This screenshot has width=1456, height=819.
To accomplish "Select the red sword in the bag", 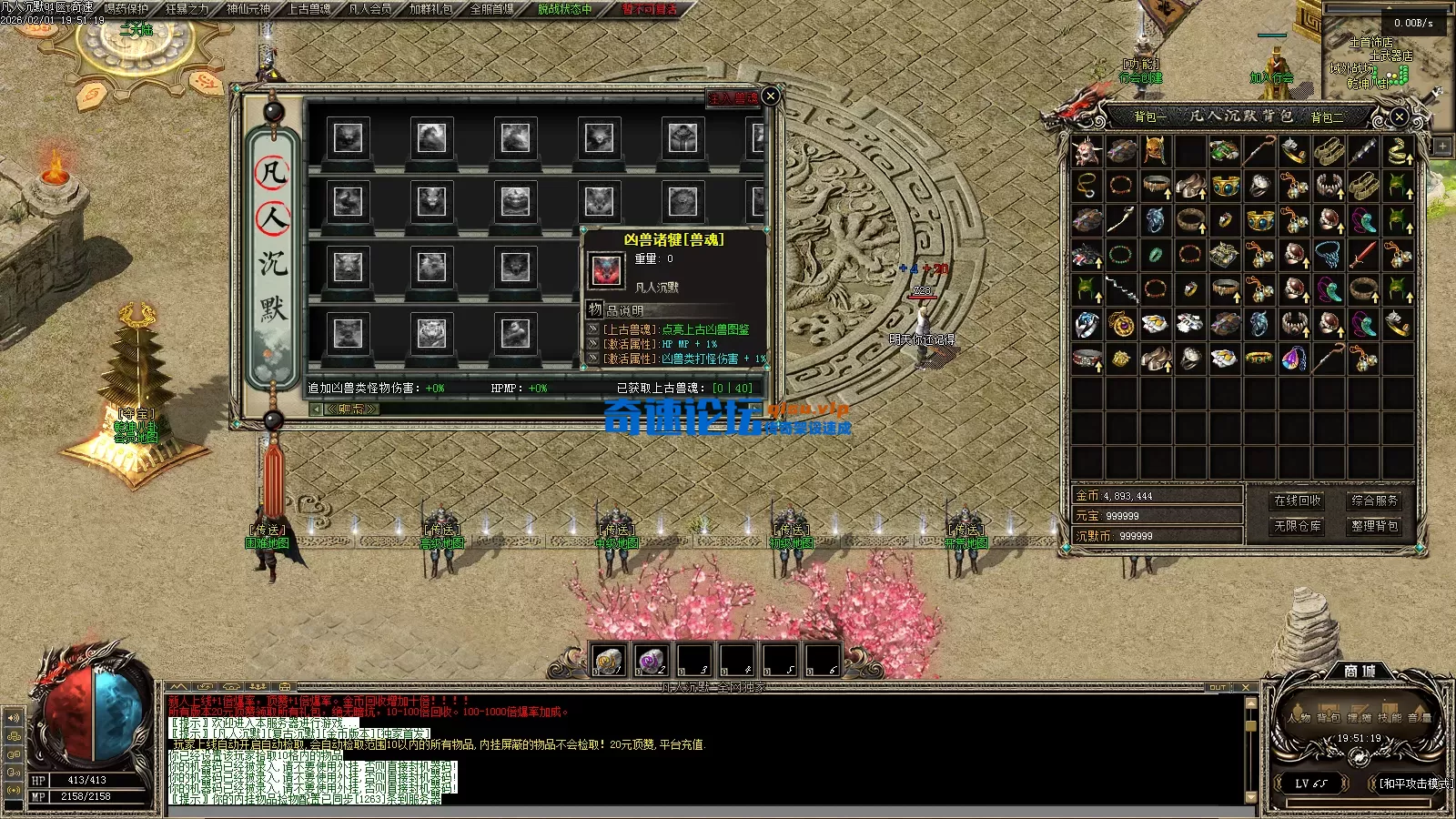I will pos(1362,254).
